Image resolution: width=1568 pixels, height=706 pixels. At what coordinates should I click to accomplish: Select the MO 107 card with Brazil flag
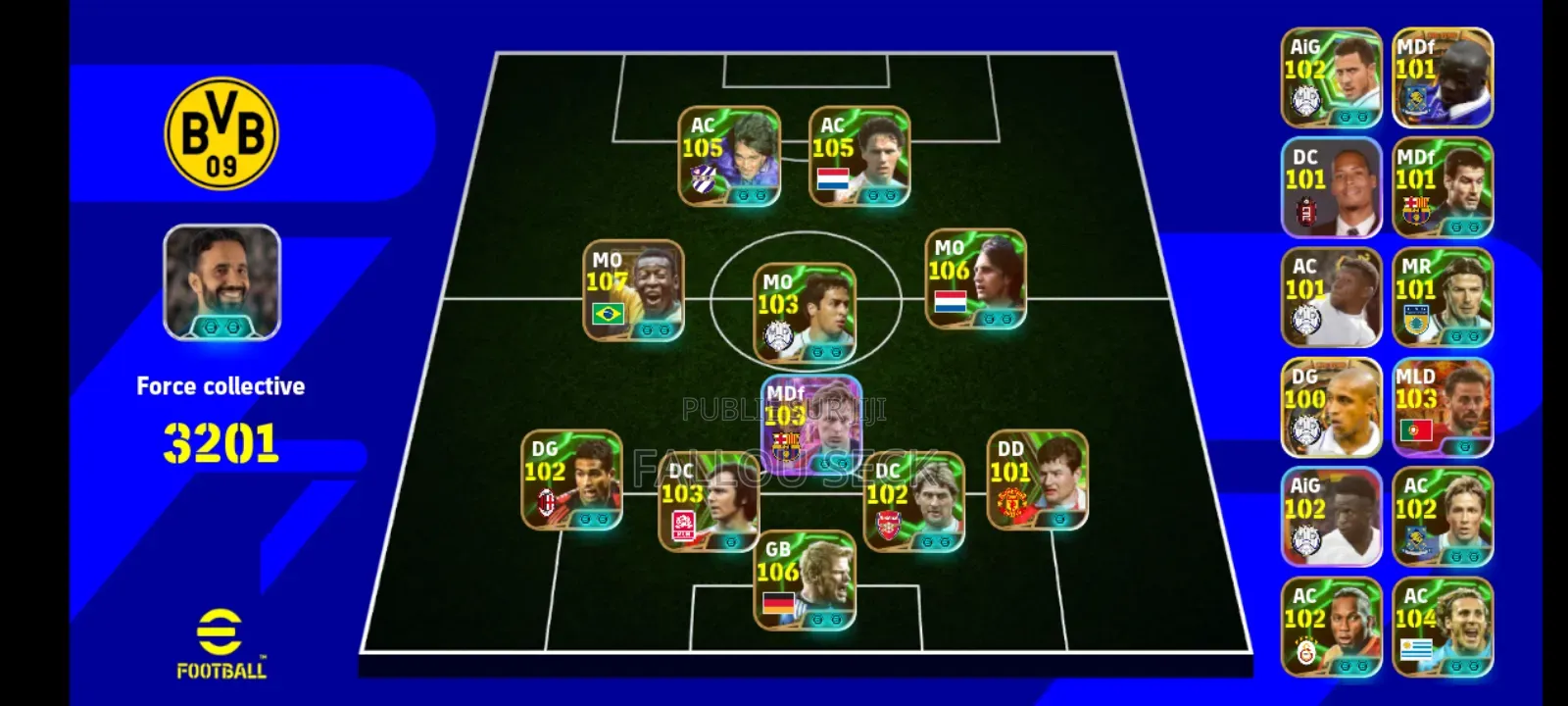[x=633, y=291]
